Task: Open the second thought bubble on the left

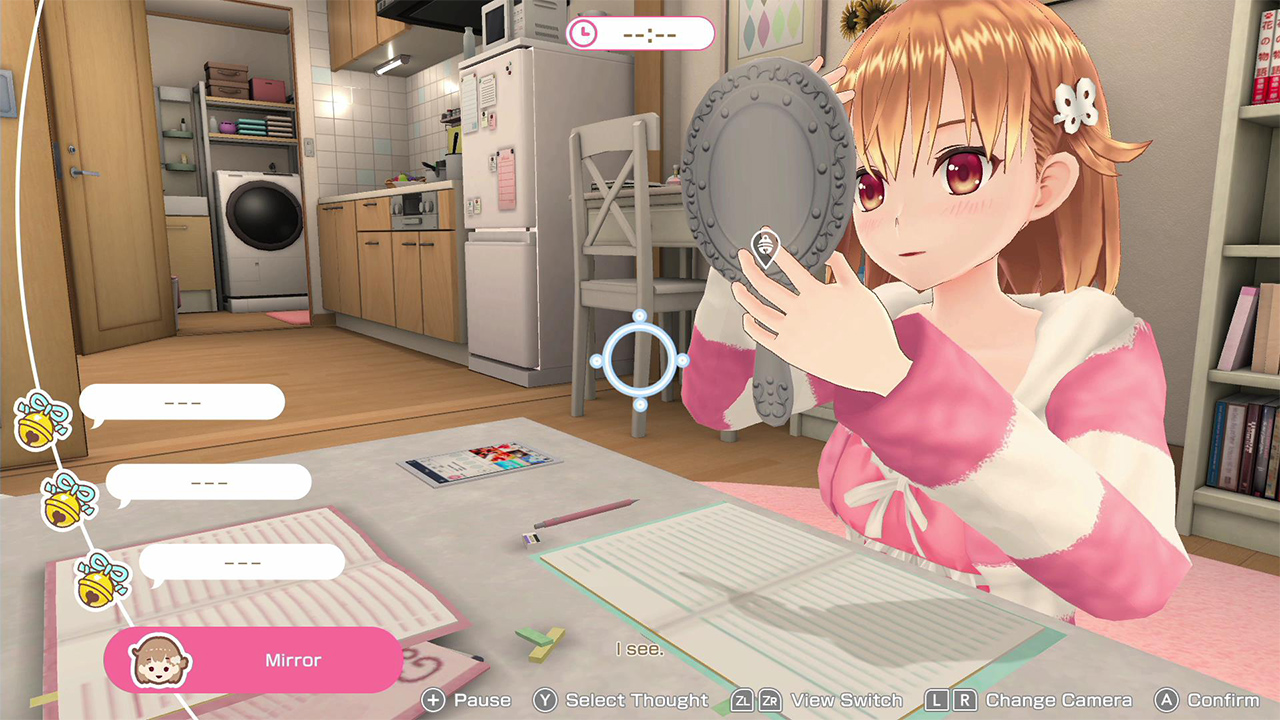Action: coord(210,482)
